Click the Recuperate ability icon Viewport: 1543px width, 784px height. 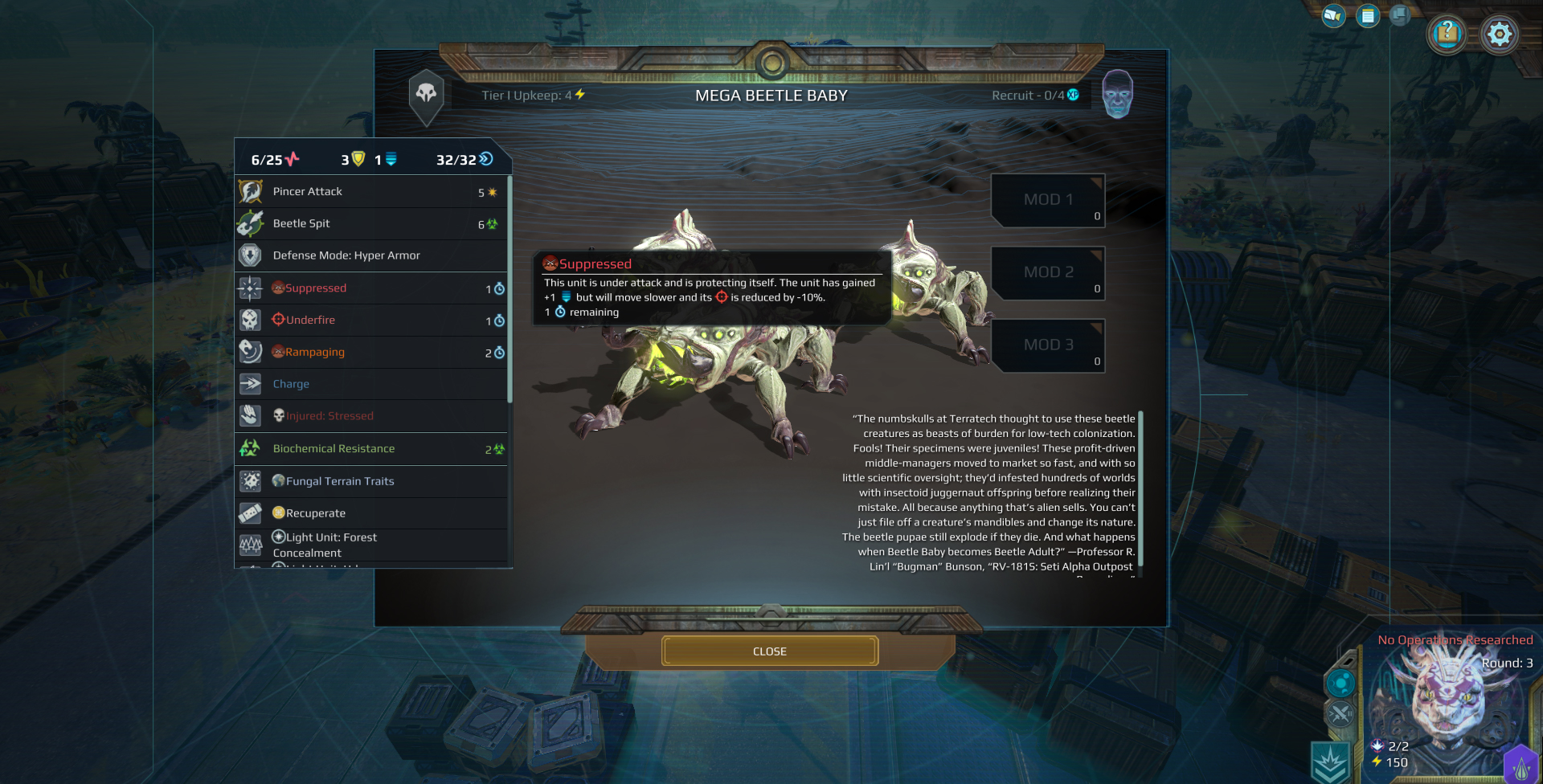251,513
